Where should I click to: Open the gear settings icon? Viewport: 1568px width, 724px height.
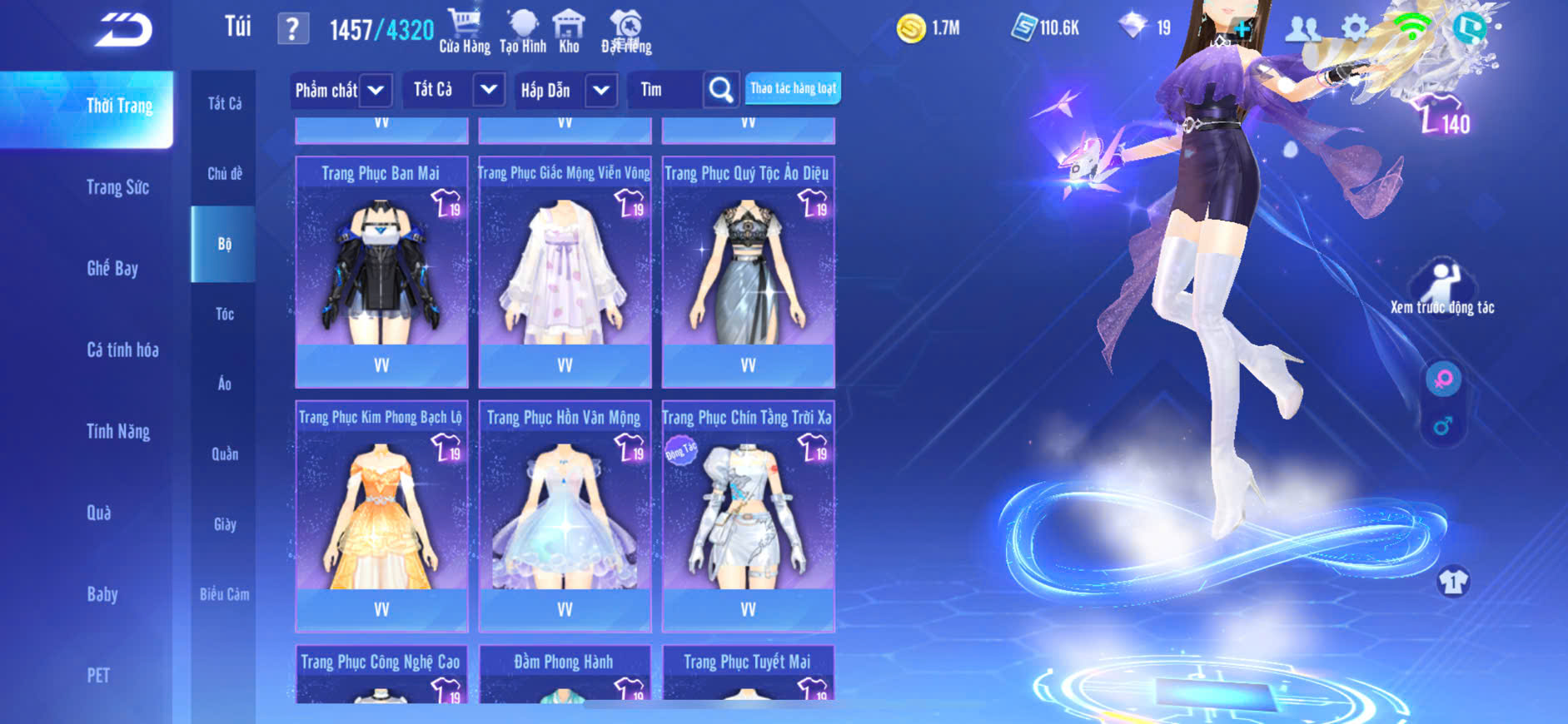tap(1355, 28)
